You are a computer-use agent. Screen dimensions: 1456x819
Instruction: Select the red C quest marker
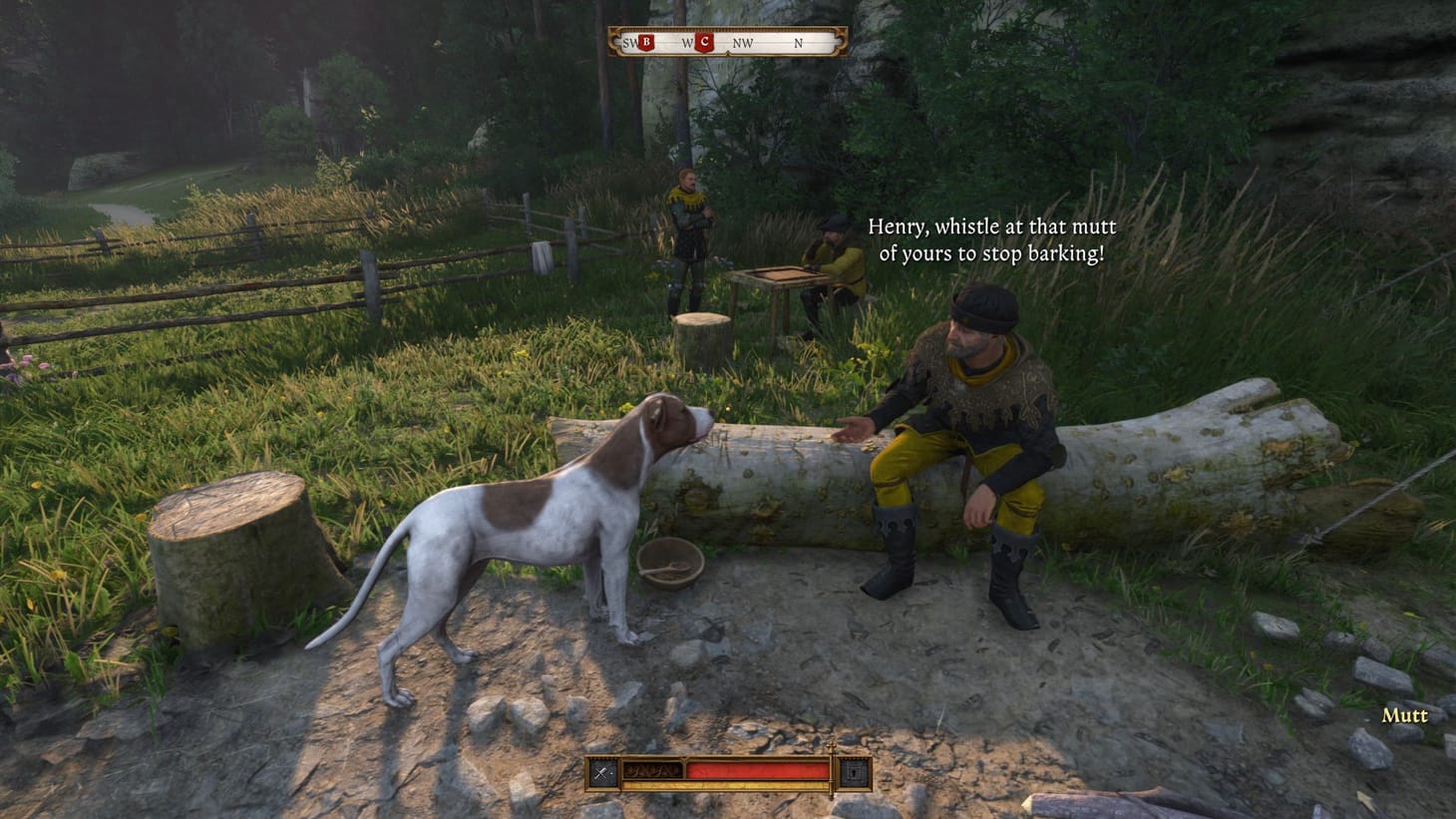pyautogui.click(x=702, y=42)
